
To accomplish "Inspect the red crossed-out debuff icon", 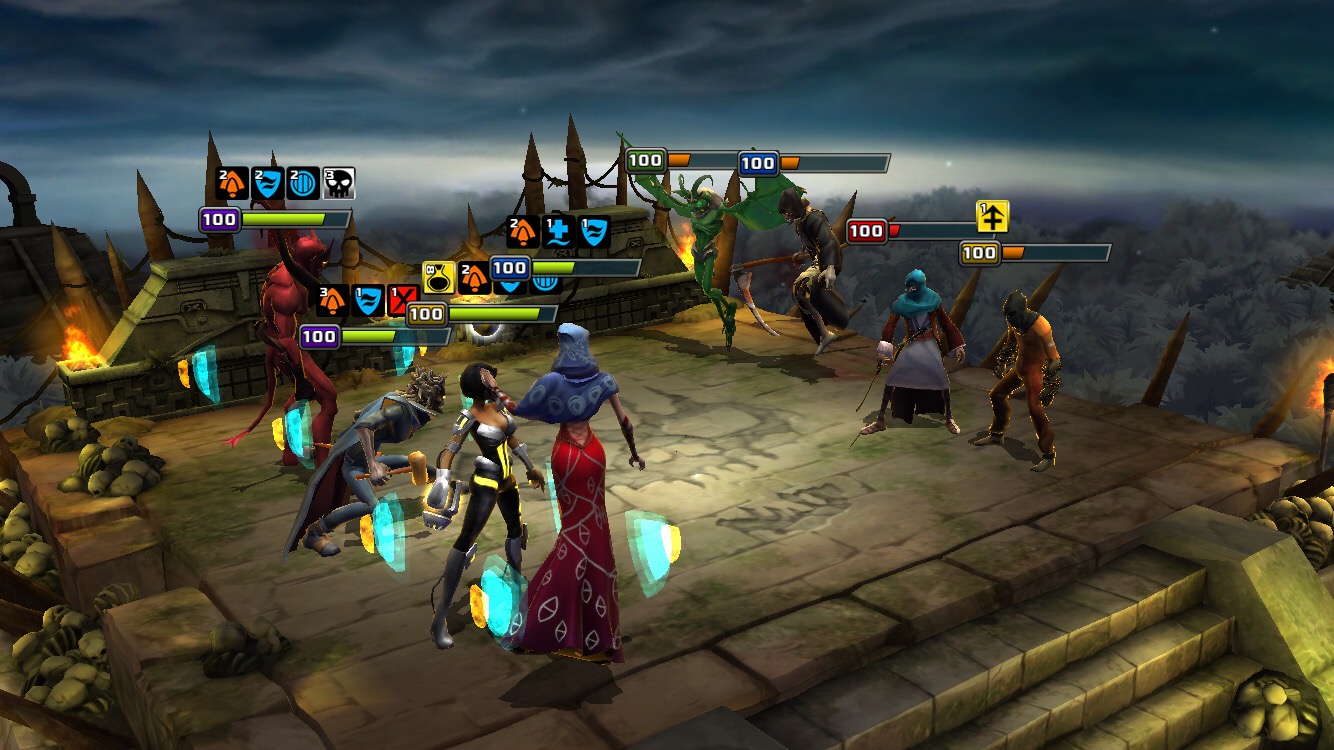I will 403,301.
